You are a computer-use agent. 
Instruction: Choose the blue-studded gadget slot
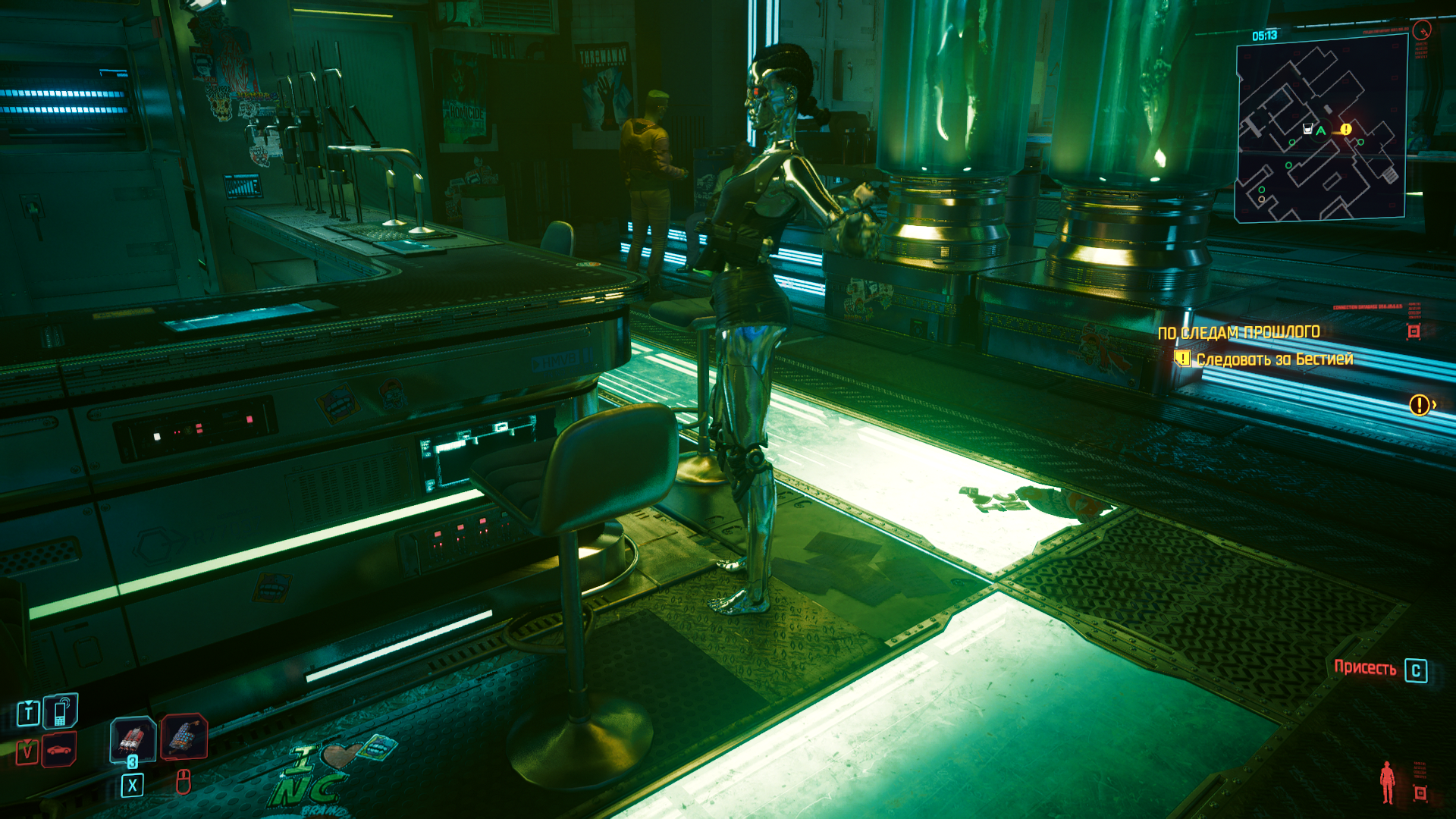tap(184, 736)
